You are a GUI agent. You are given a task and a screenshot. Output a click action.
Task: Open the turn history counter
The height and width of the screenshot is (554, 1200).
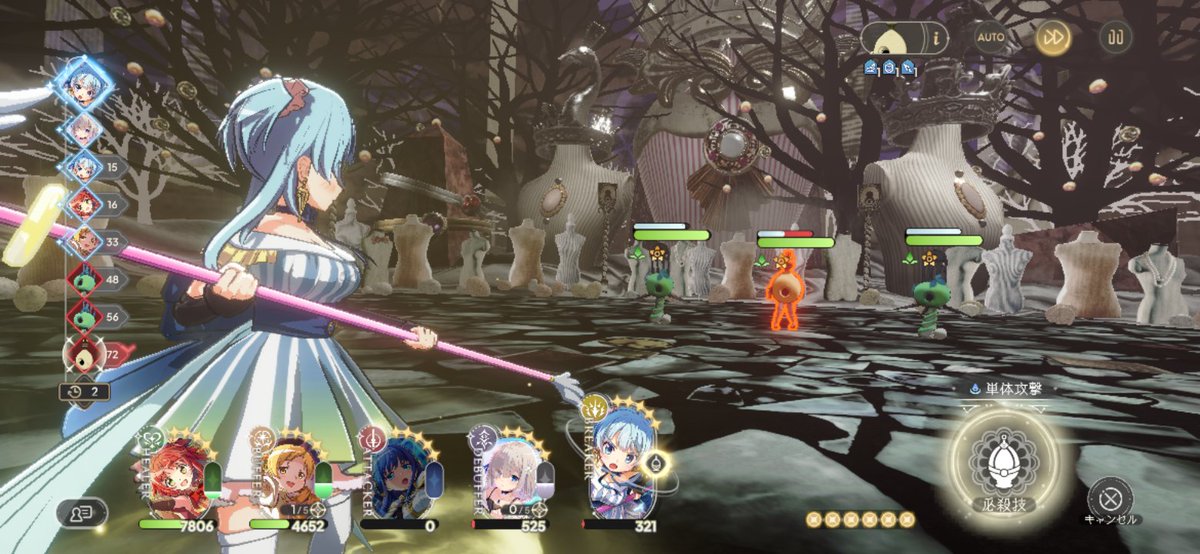[85, 391]
